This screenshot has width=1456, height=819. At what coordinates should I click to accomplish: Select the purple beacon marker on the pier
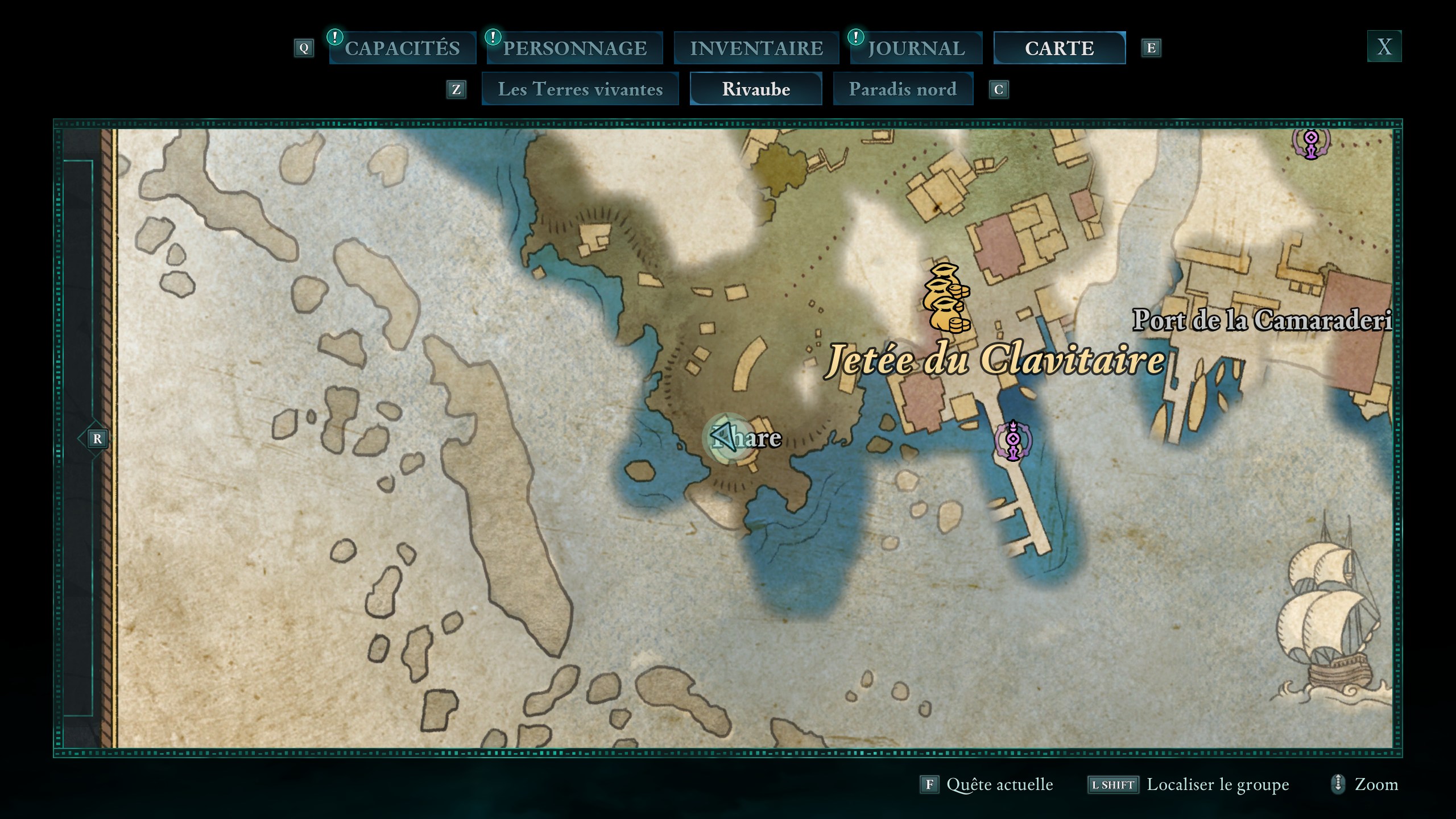[1013, 440]
